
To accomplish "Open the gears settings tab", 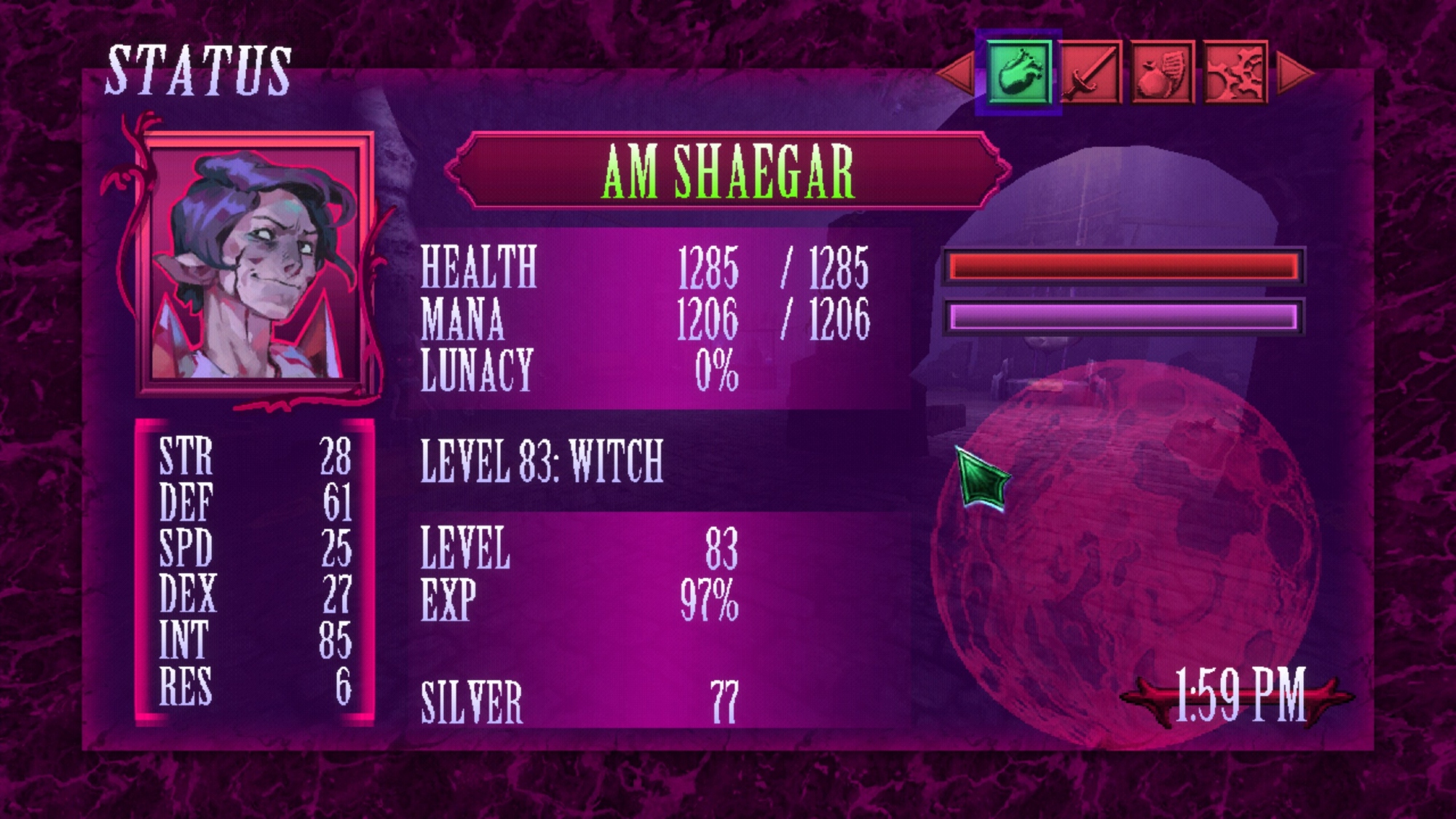I will 1235,72.
